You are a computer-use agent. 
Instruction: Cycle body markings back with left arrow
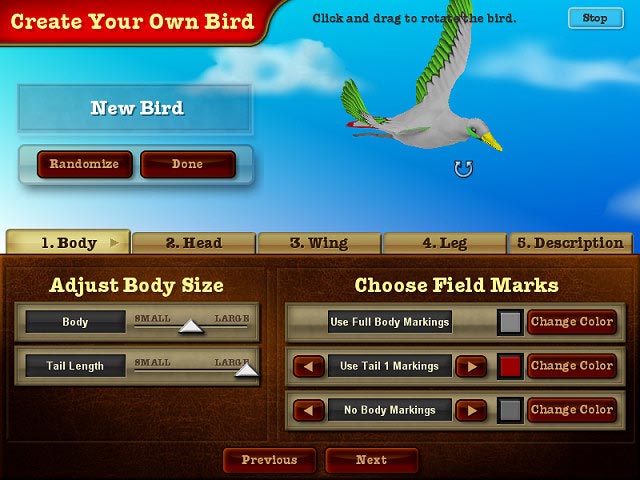click(x=309, y=410)
